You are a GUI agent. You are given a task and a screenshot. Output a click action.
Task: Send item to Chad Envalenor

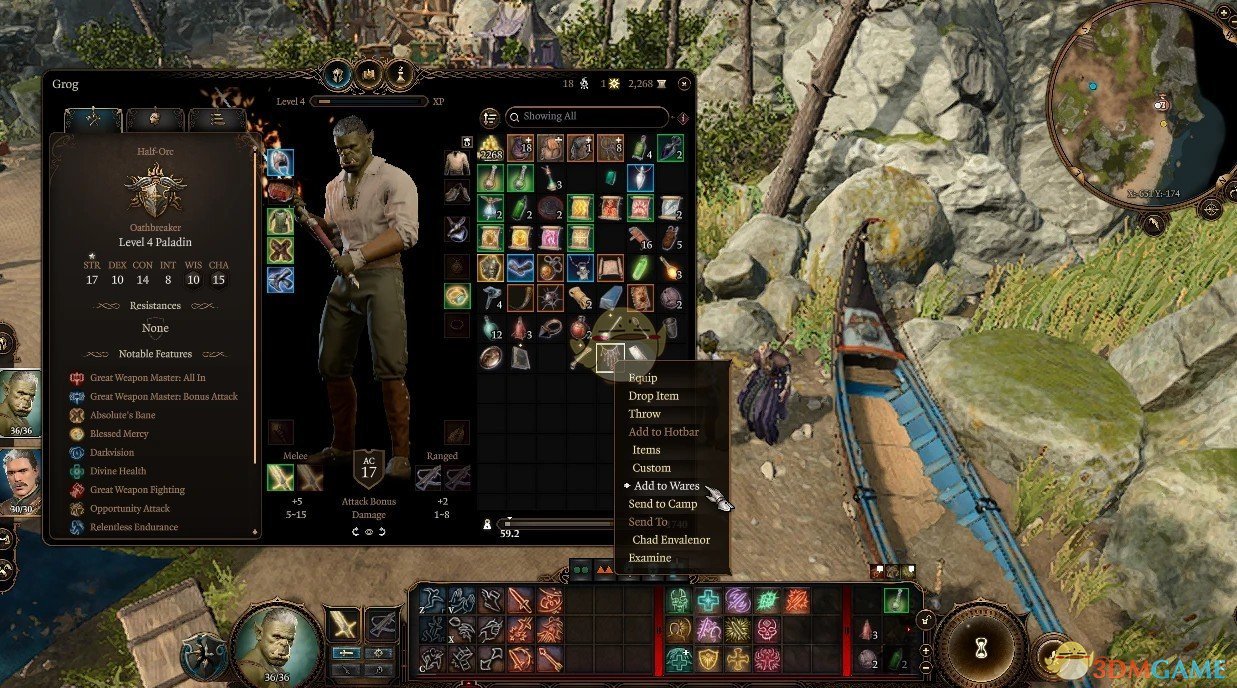[670, 540]
